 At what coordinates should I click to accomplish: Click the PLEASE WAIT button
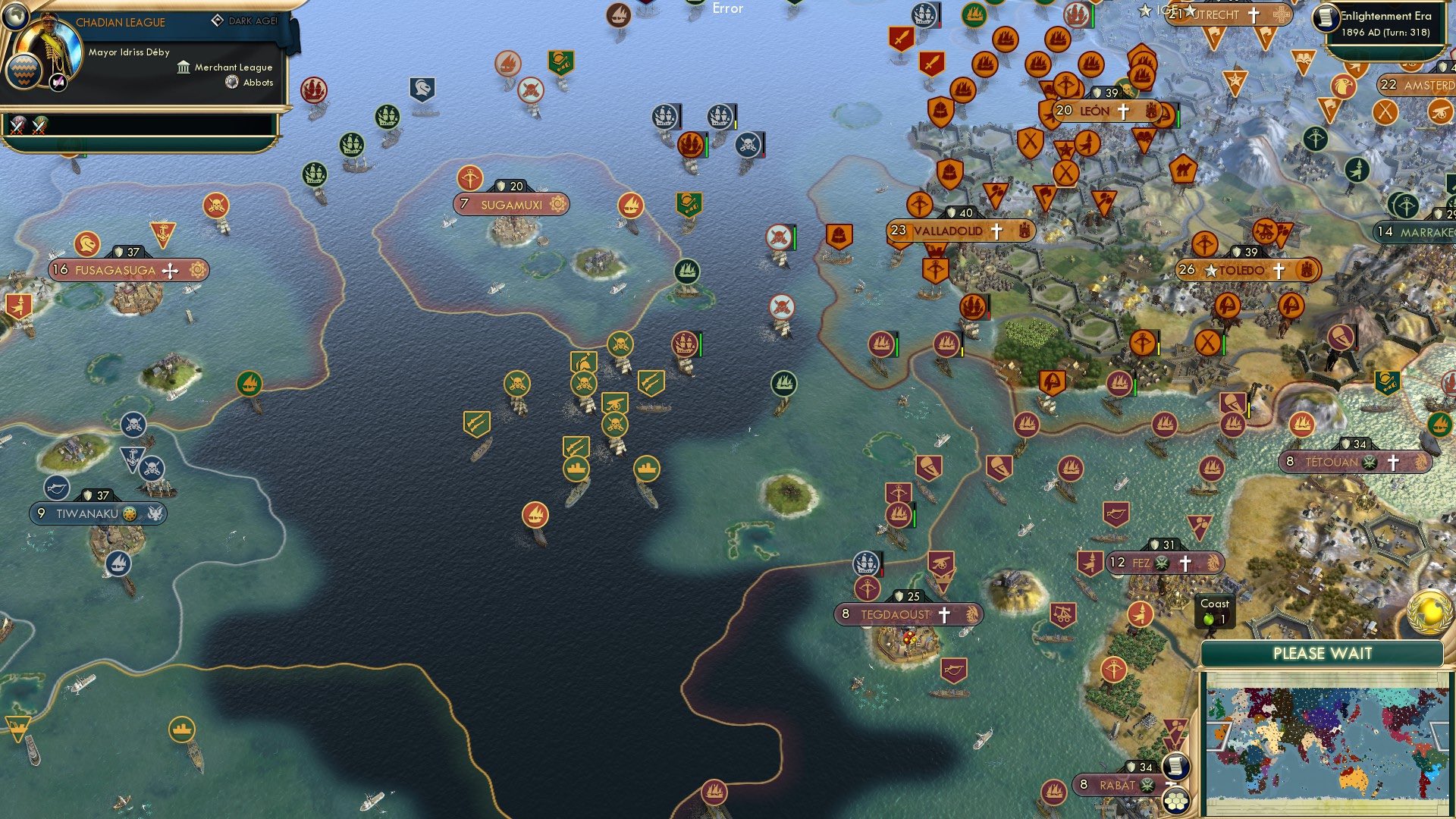tap(1323, 653)
